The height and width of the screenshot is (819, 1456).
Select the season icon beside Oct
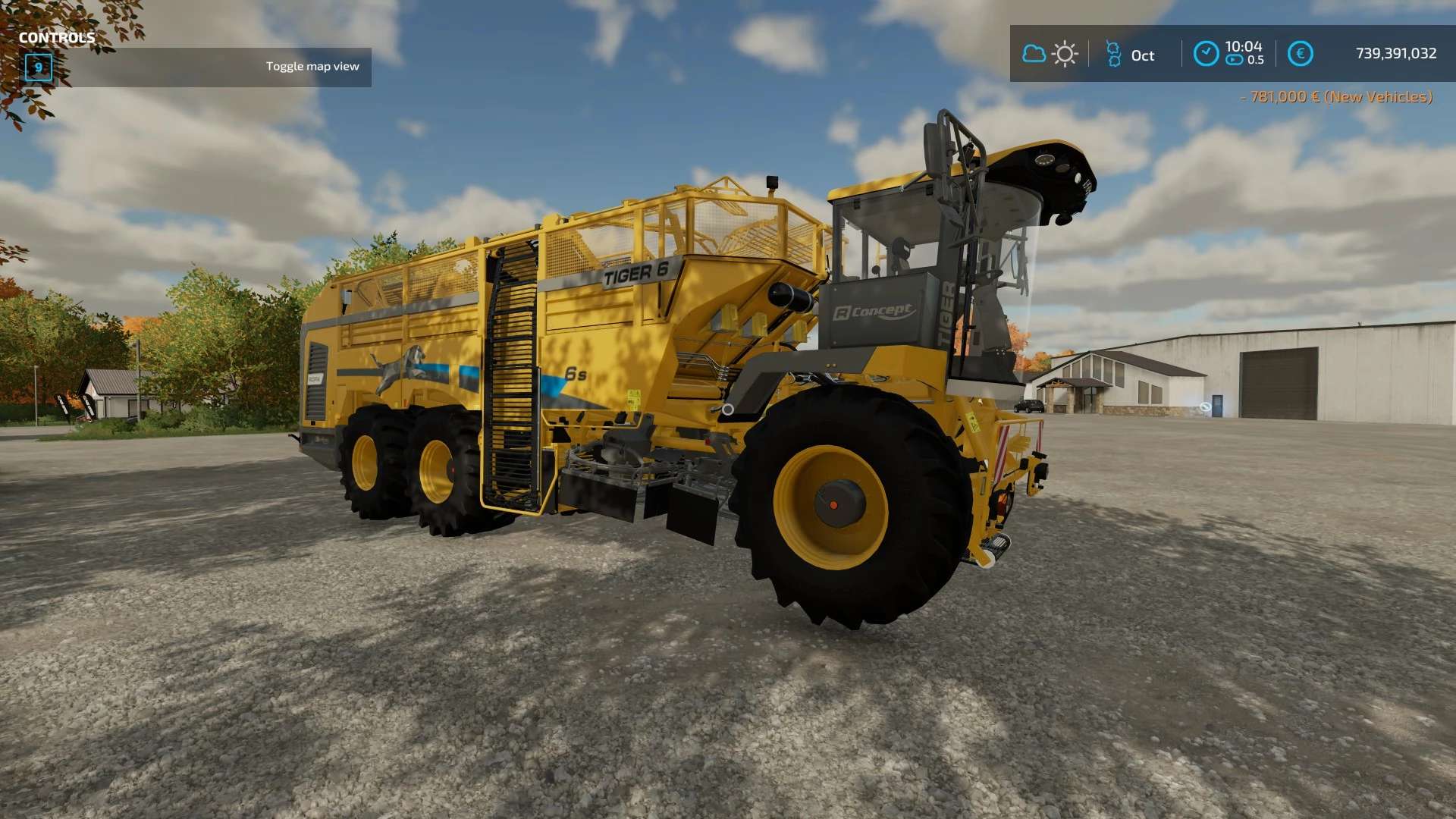click(1113, 54)
